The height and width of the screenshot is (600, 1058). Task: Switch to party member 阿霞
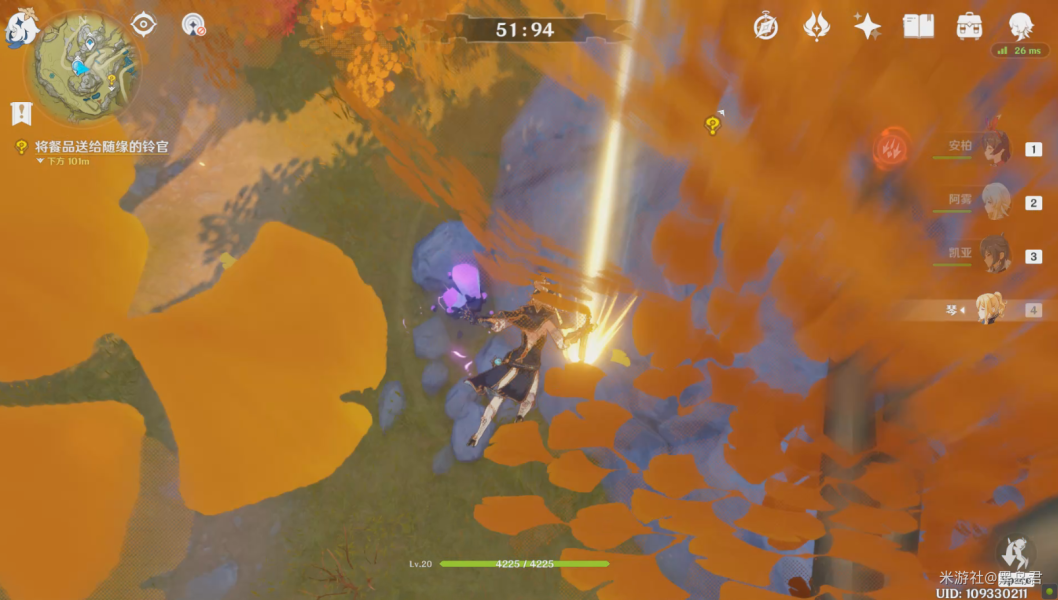[x=994, y=202]
